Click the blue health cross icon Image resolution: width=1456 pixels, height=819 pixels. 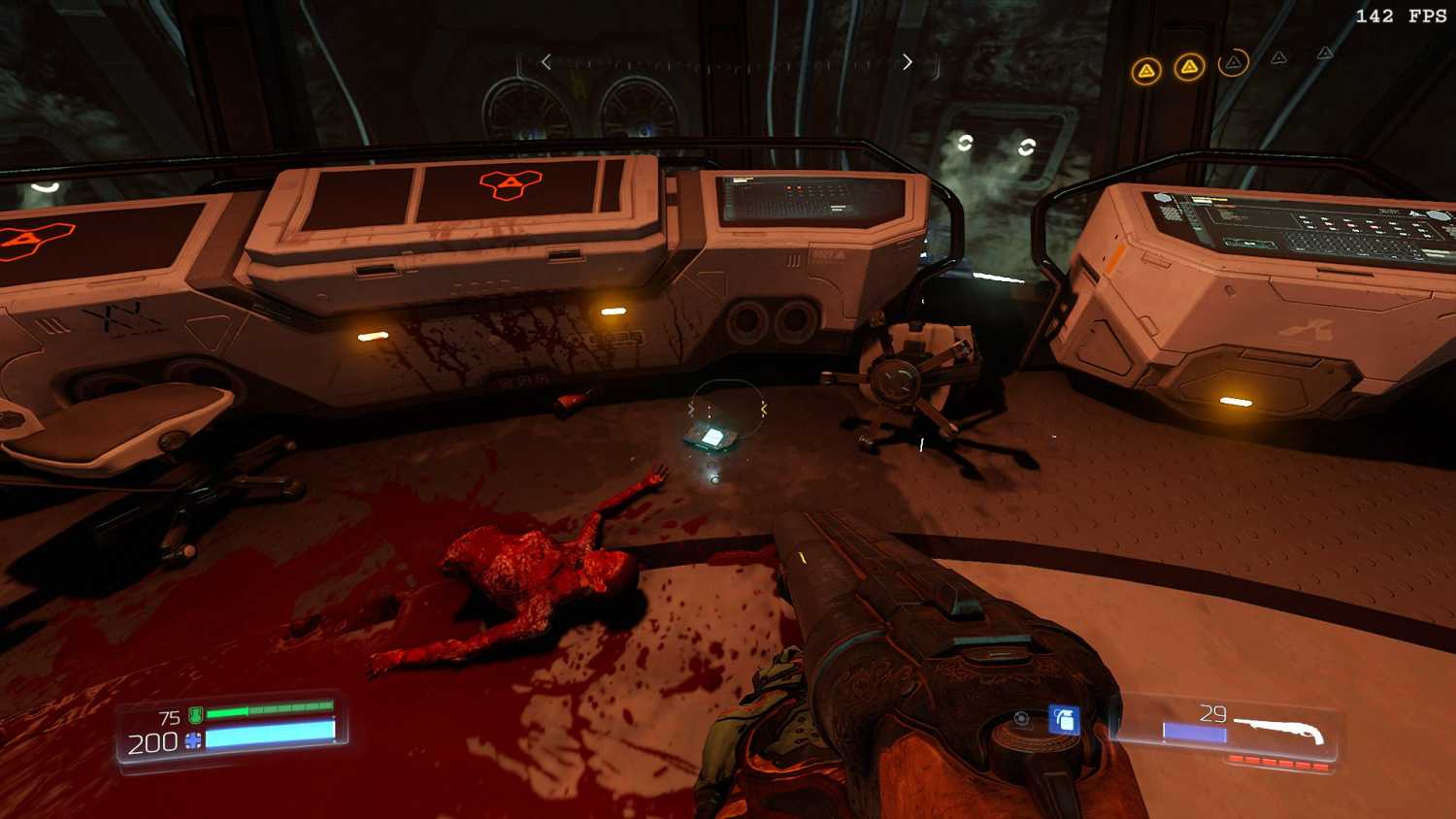193,741
